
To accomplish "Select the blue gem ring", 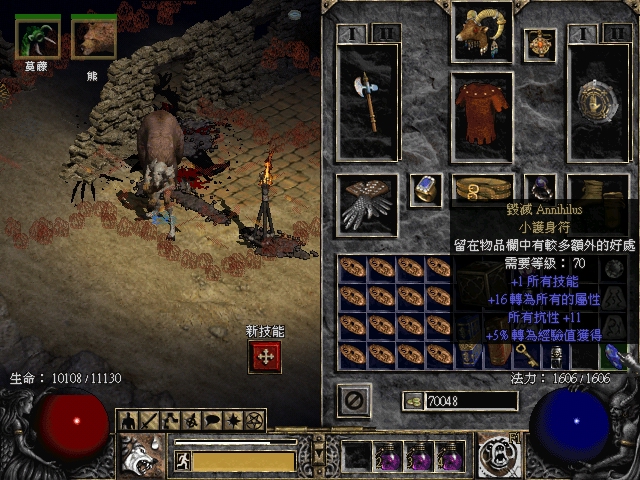I will [426, 190].
